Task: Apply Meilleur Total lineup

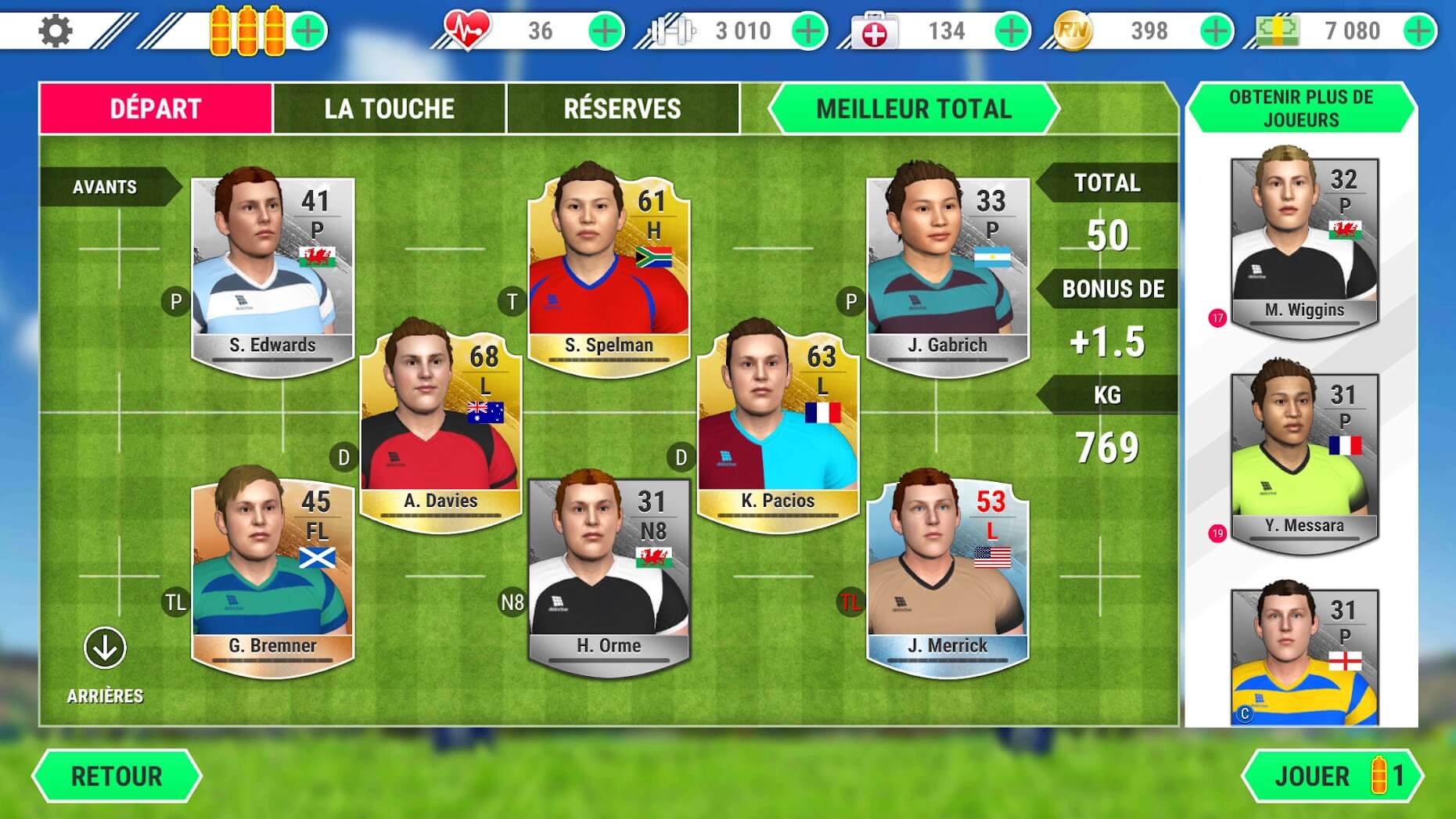Action: pos(913,109)
